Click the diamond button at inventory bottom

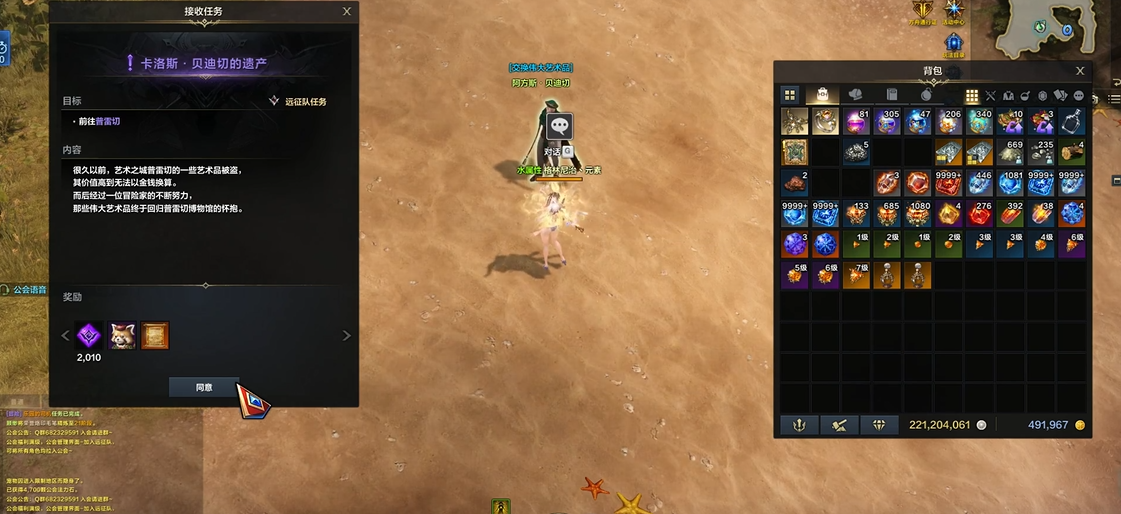tap(879, 425)
